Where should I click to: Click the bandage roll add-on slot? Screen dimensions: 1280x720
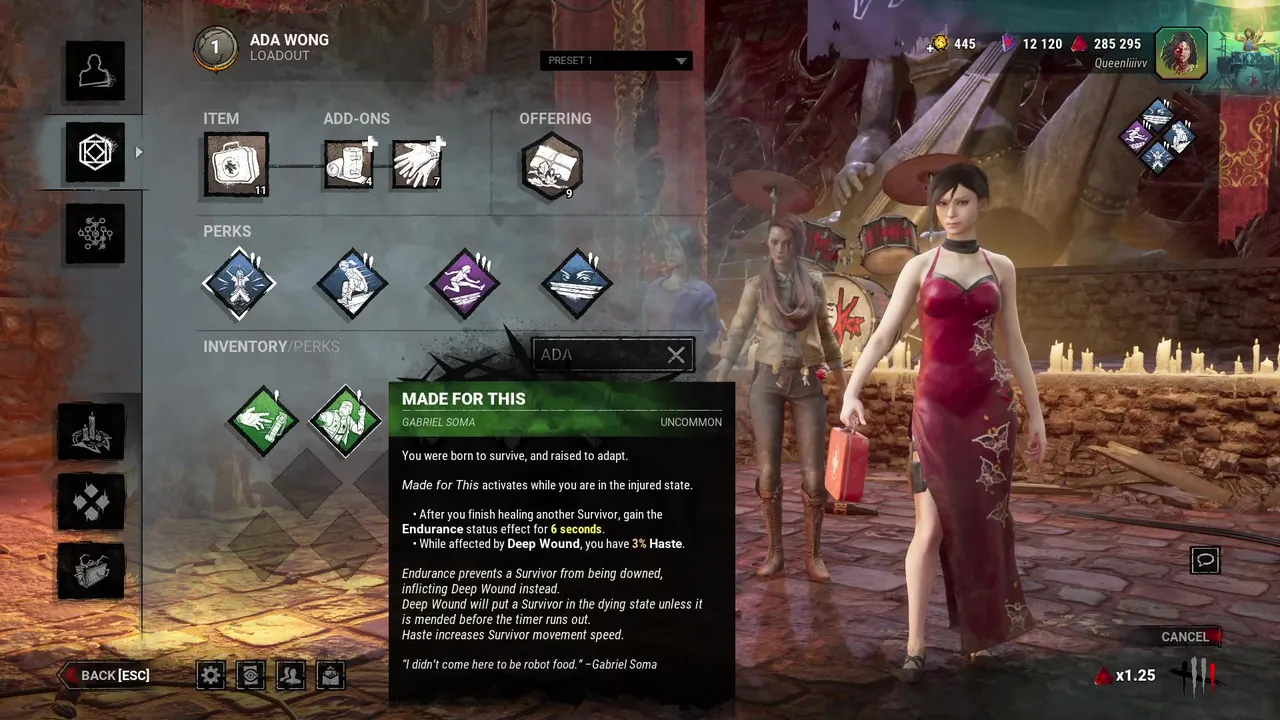(349, 164)
